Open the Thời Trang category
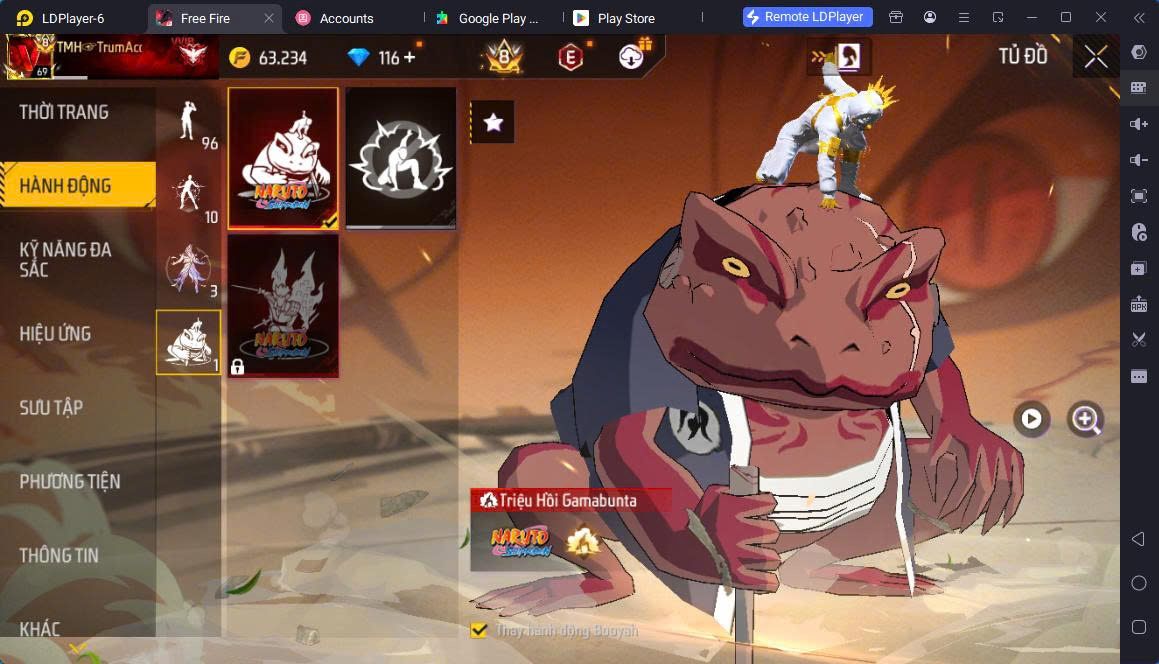 point(64,112)
